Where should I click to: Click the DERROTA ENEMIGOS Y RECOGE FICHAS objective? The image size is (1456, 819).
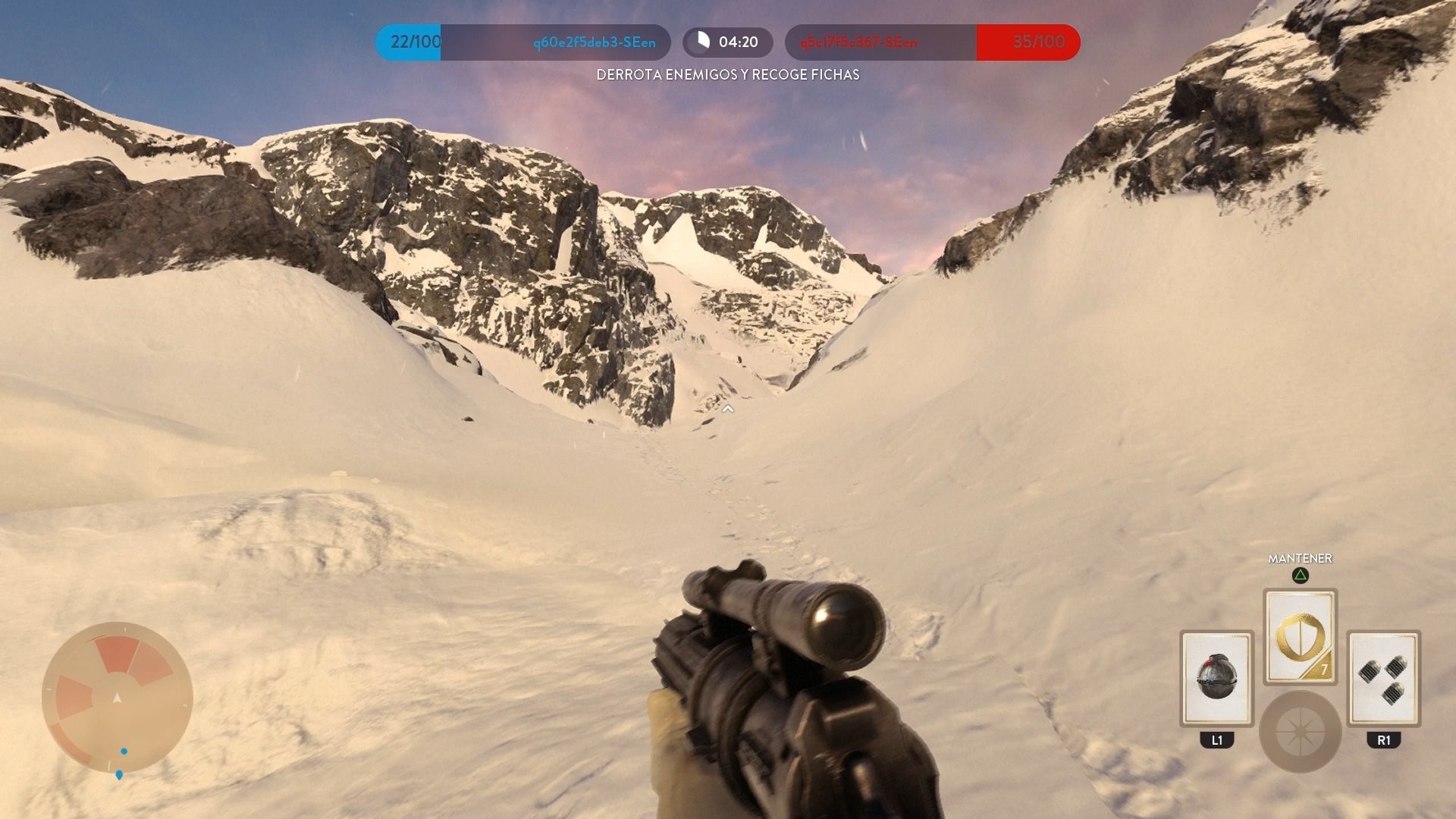pyautogui.click(x=727, y=76)
